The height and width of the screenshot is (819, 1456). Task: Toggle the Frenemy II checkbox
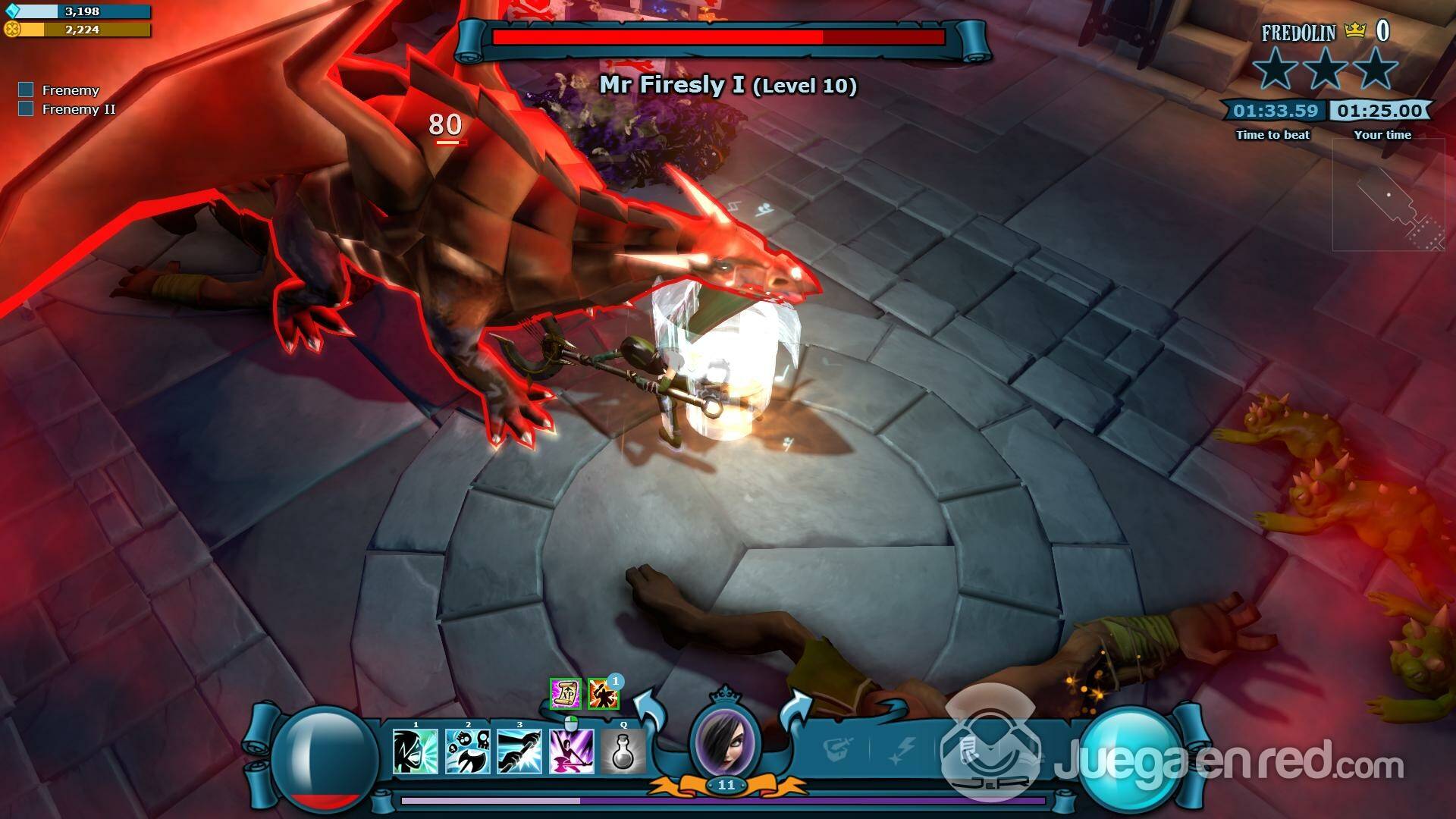[27, 109]
